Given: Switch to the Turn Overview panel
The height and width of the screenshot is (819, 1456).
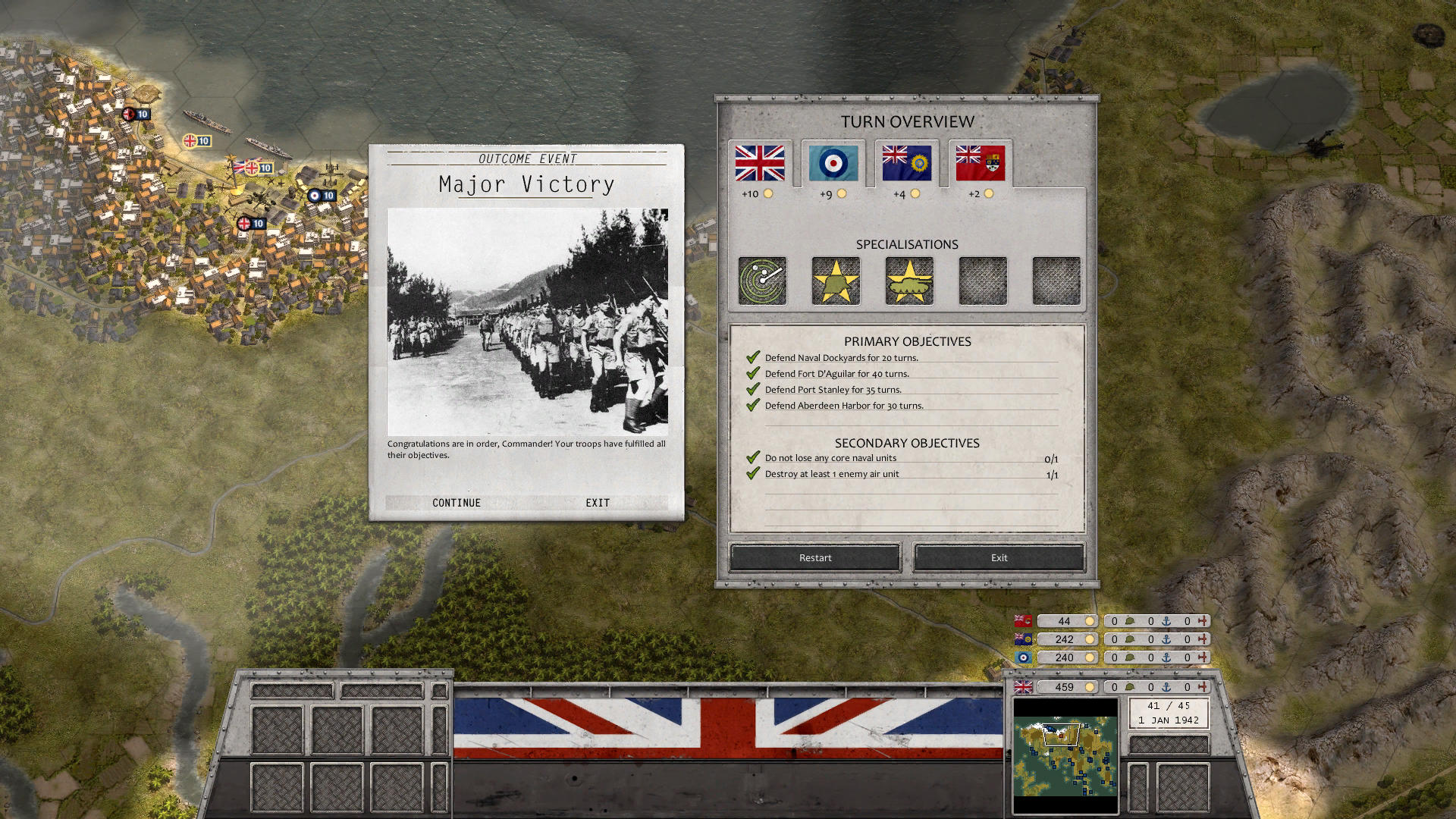Looking at the screenshot, I should [907, 121].
